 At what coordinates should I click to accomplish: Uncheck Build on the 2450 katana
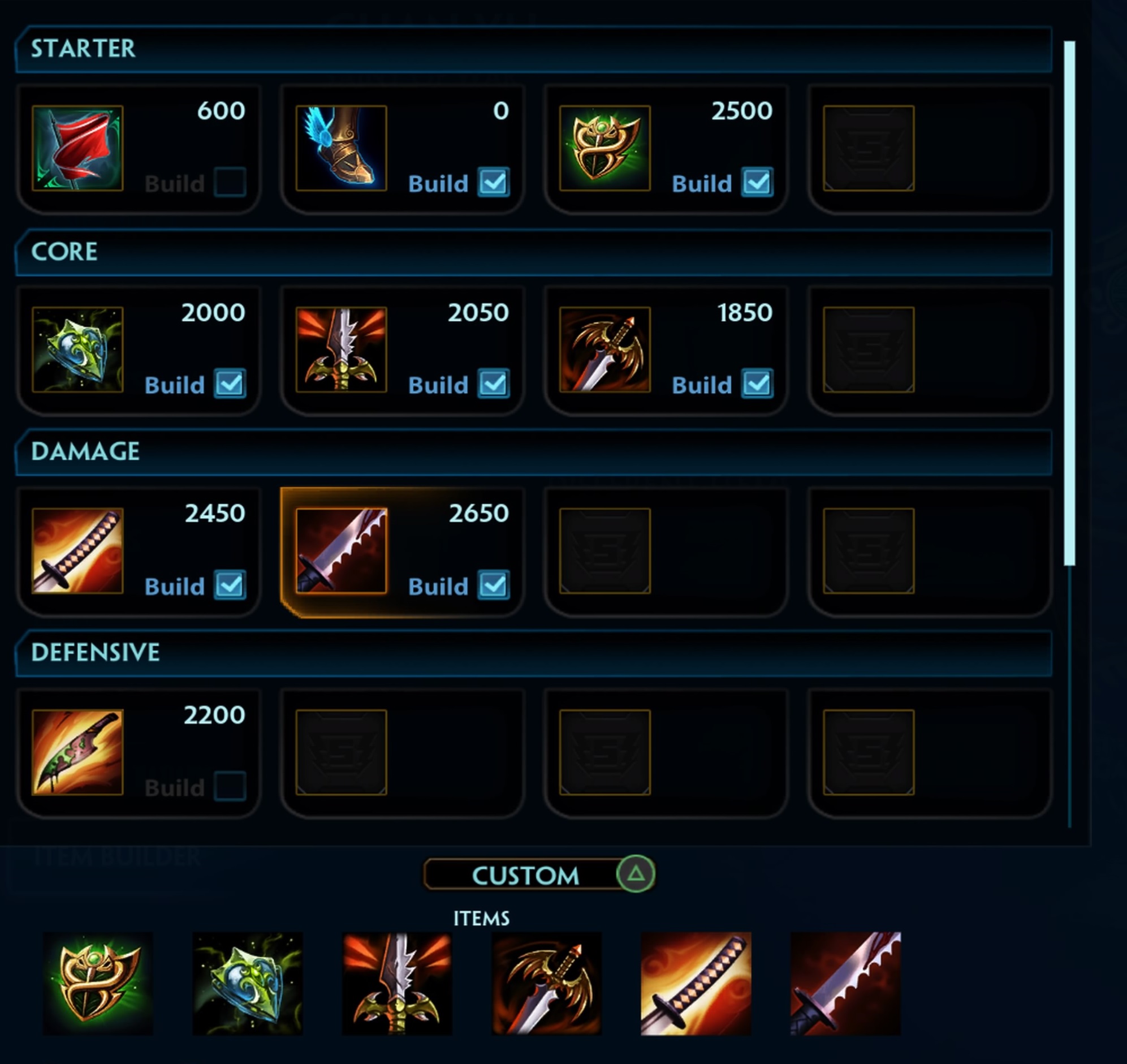pos(230,585)
